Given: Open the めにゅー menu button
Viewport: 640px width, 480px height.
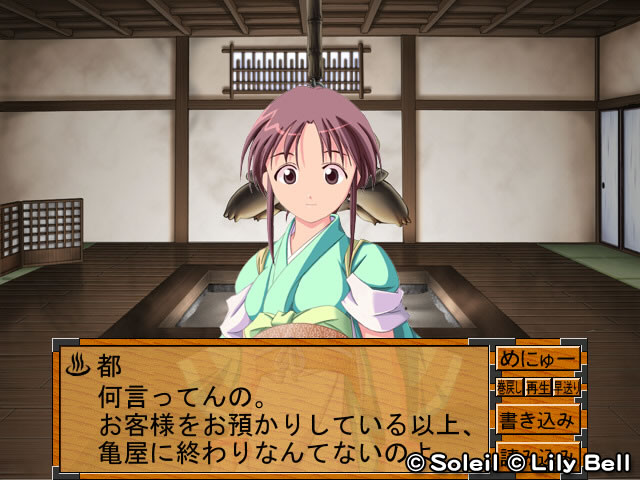Looking at the screenshot, I should coord(537,359).
